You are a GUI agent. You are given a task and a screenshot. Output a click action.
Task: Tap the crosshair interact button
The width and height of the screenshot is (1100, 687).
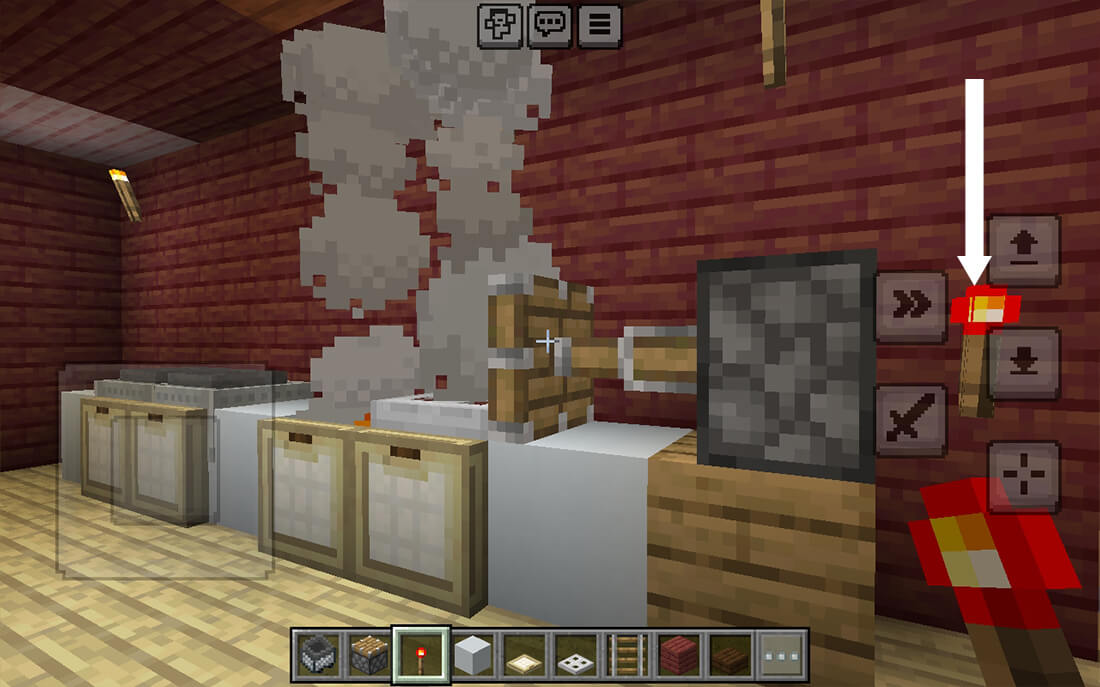pos(1023,476)
